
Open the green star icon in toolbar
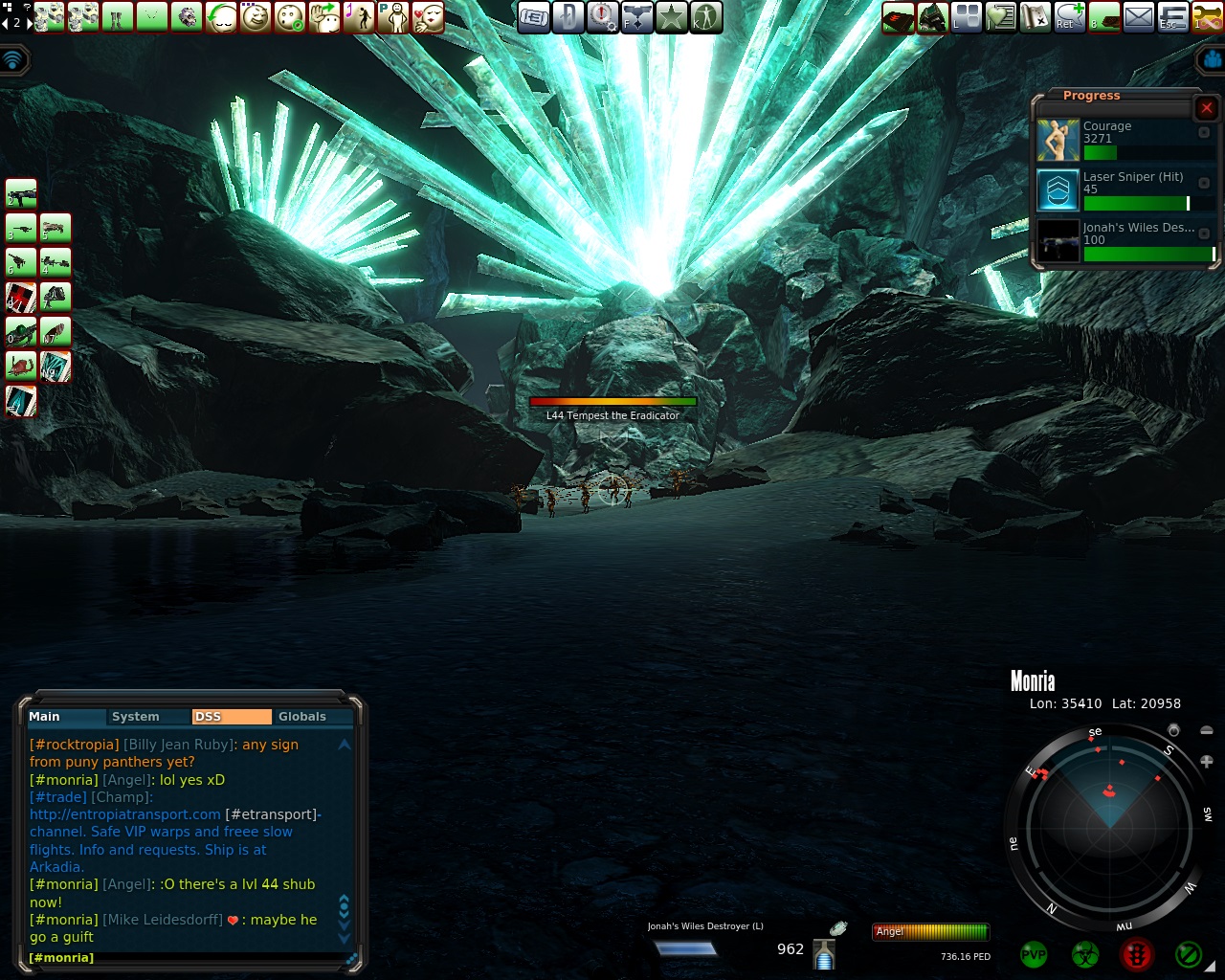672,17
